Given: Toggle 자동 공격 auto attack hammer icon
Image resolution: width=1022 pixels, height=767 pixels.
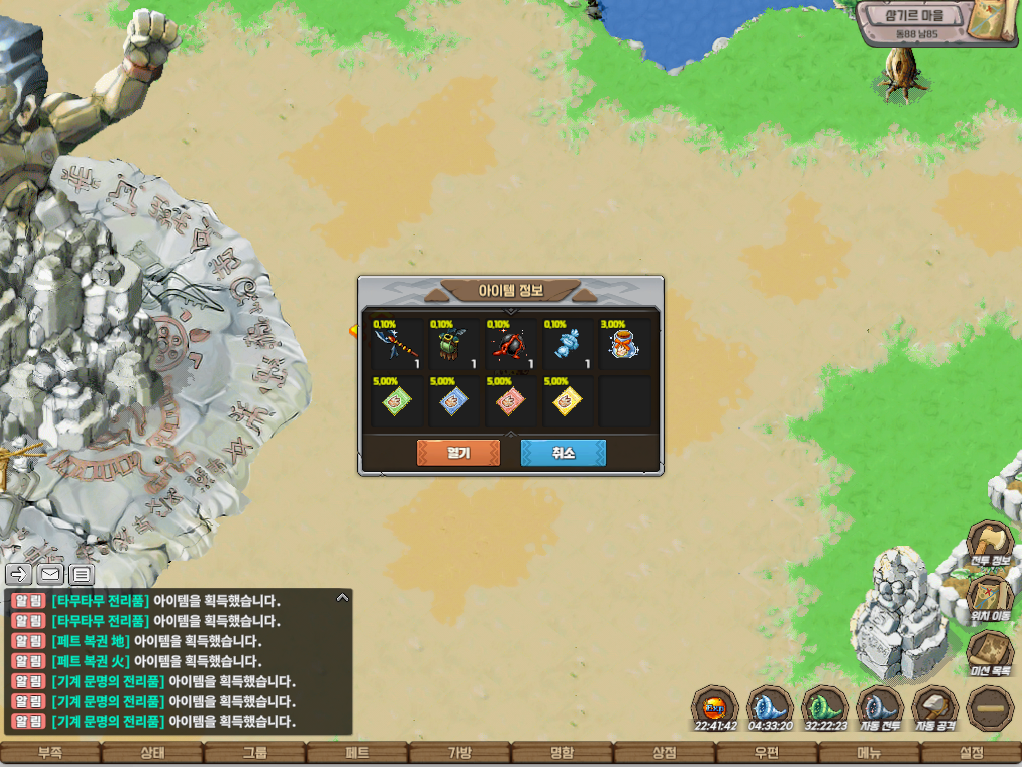Looking at the screenshot, I should coord(936,708).
